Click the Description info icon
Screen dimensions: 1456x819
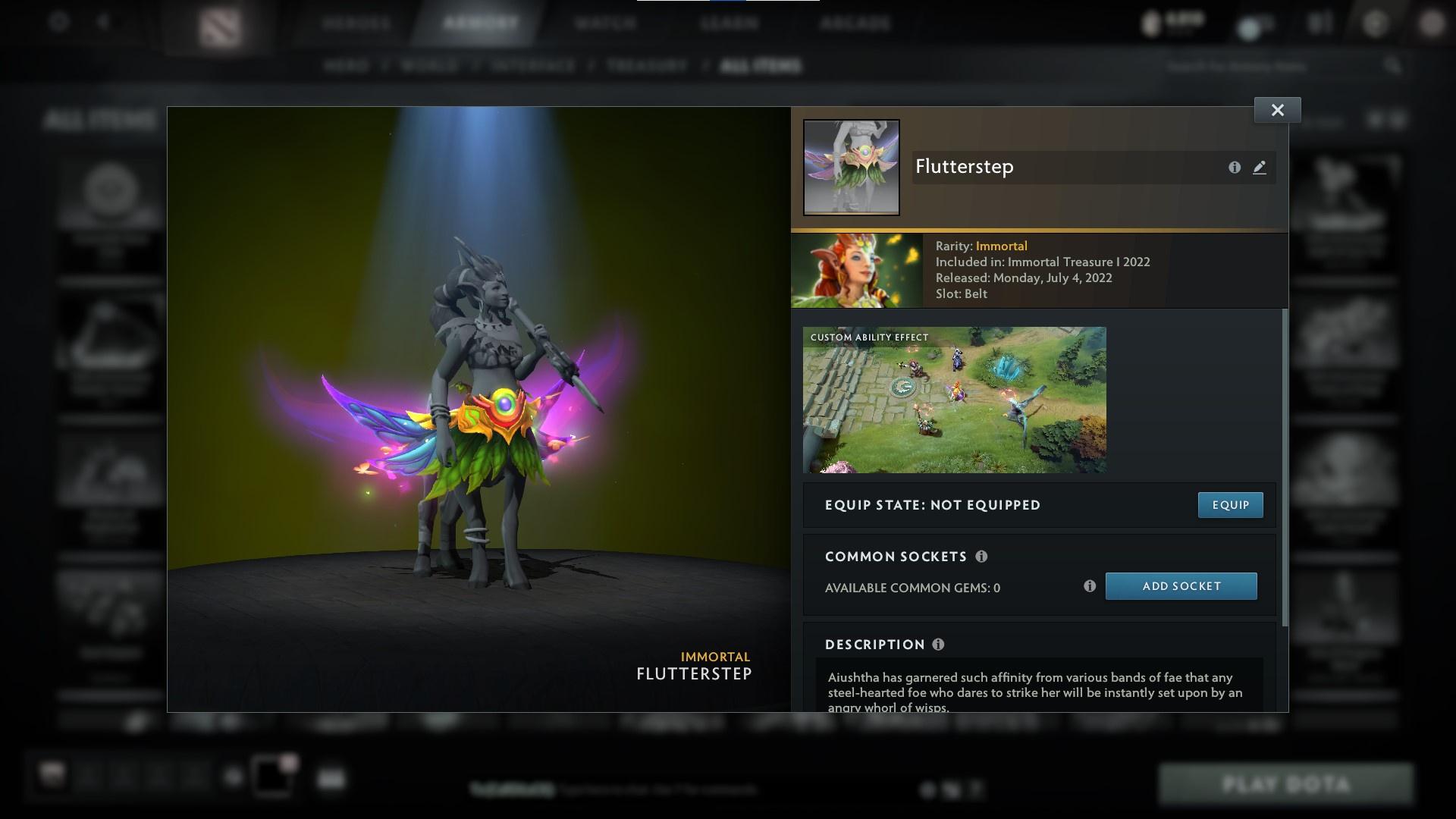(938, 645)
